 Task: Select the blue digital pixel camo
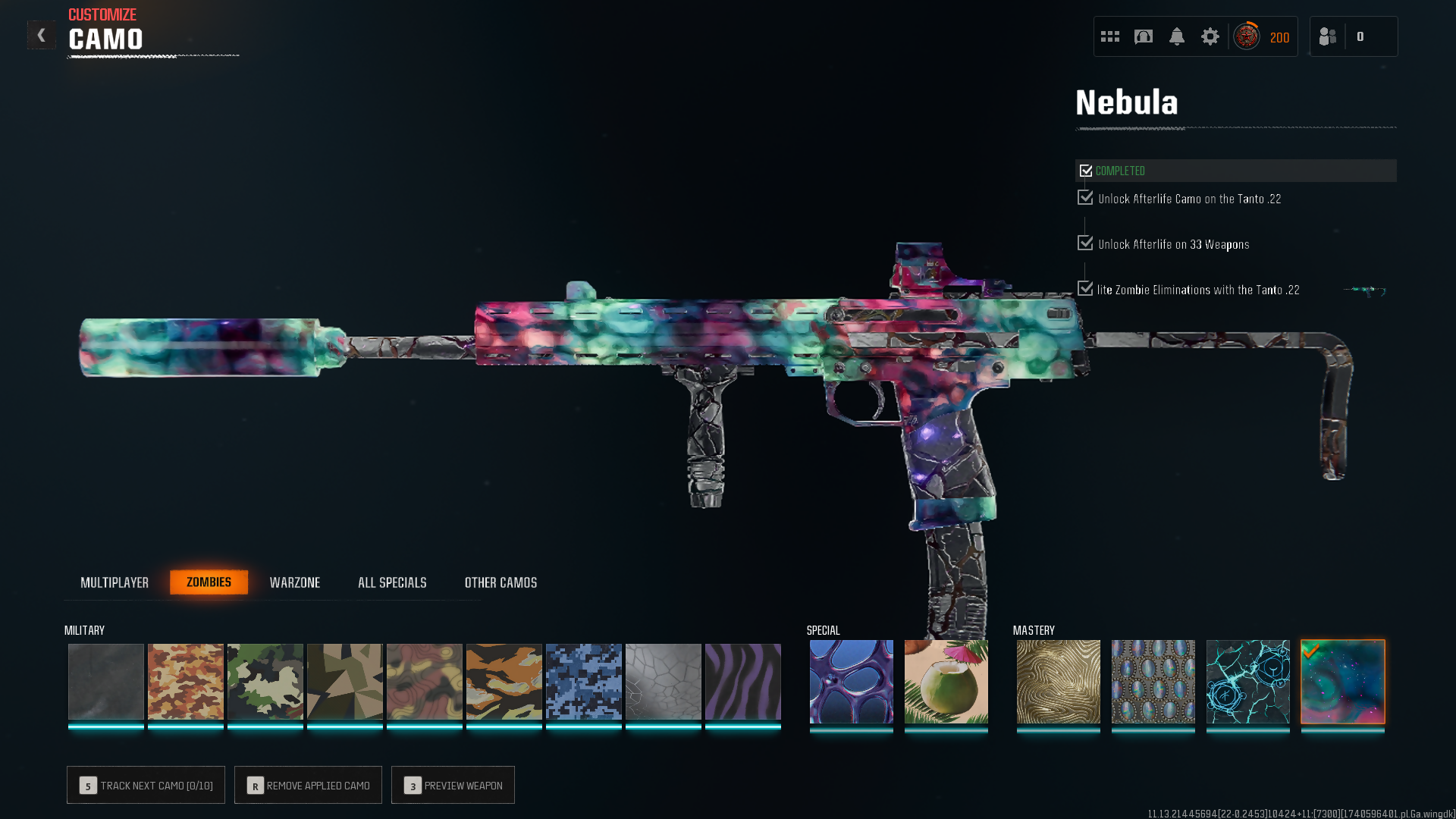tap(583, 681)
